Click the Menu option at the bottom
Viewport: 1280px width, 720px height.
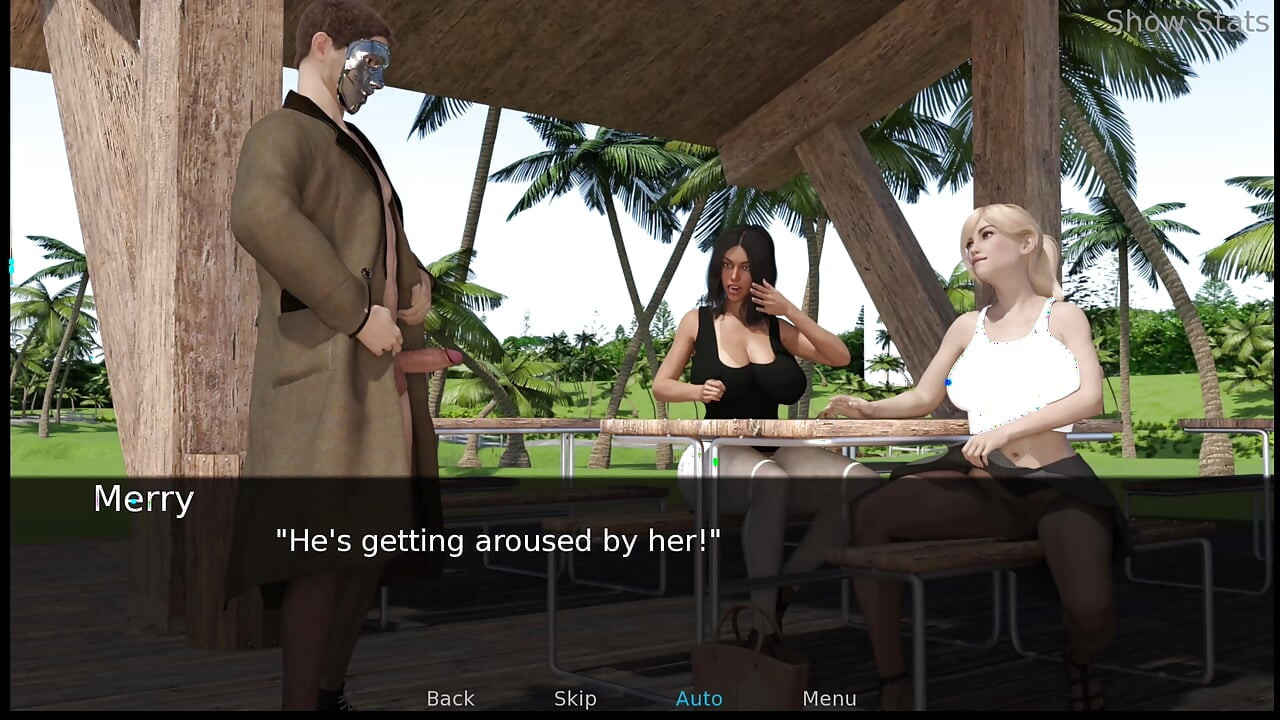click(x=829, y=698)
